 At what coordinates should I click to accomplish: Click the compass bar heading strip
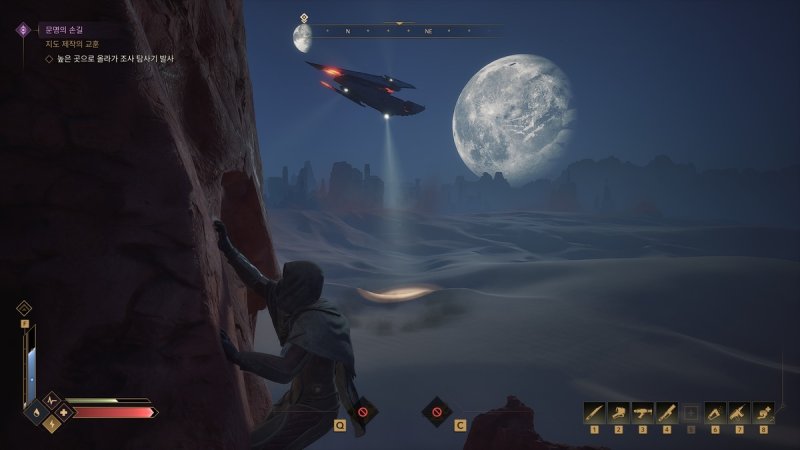click(x=400, y=31)
